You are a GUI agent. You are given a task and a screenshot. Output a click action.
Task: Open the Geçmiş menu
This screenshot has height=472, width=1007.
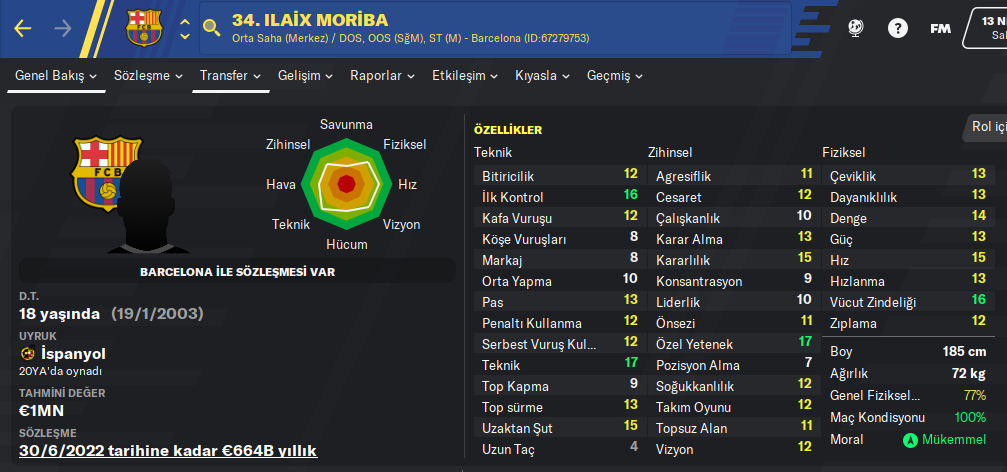tap(614, 76)
